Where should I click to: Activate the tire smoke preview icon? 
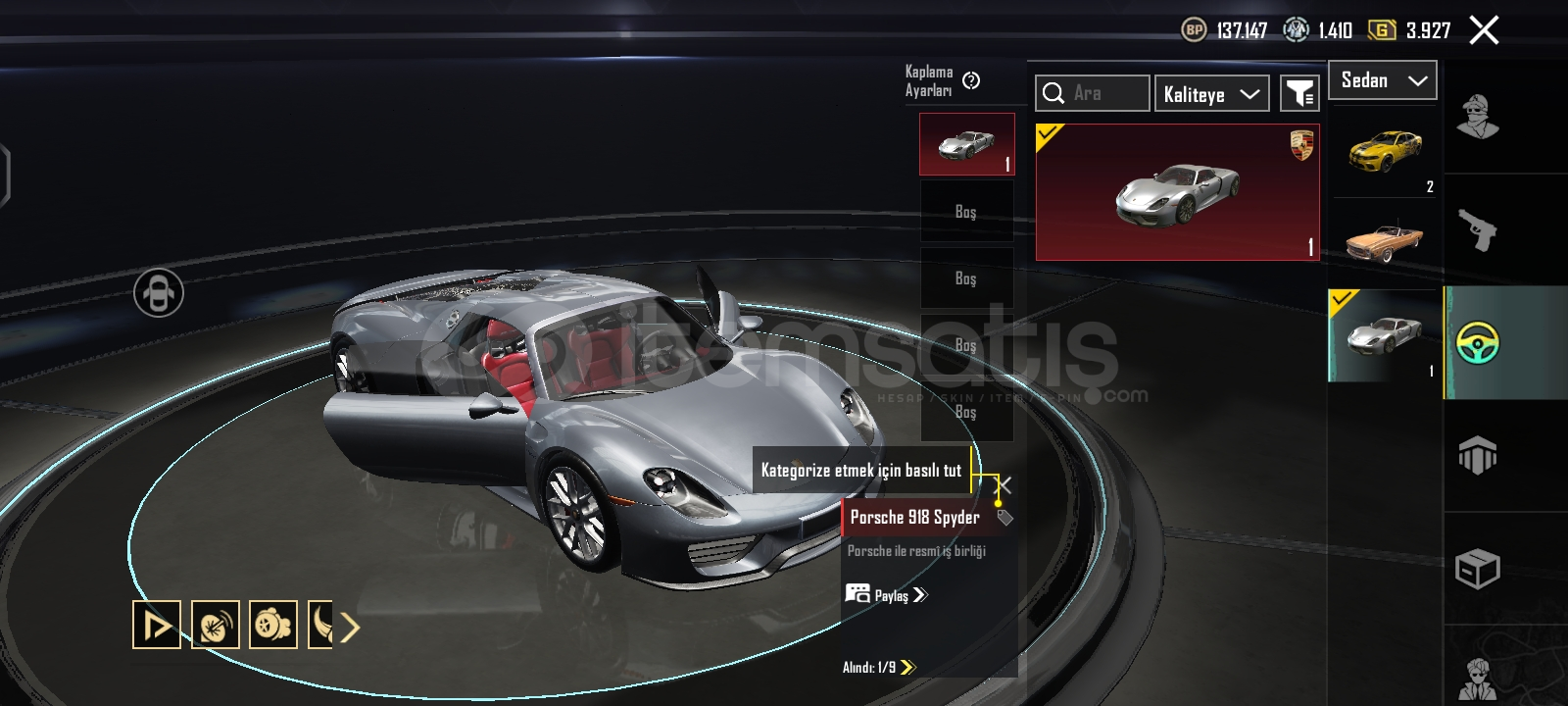click(x=273, y=625)
